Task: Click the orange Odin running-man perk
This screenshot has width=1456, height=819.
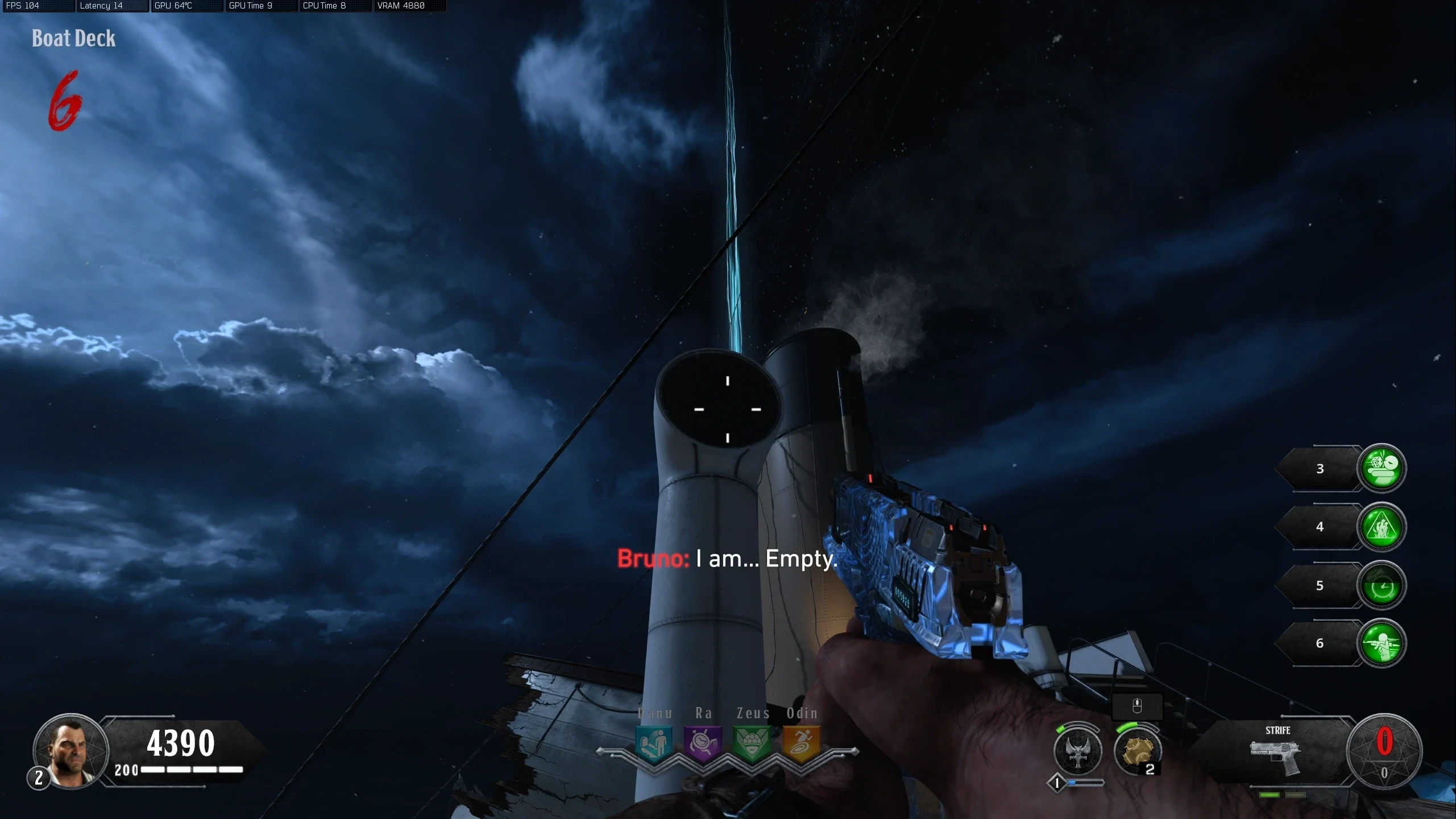Action: (802, 743)
